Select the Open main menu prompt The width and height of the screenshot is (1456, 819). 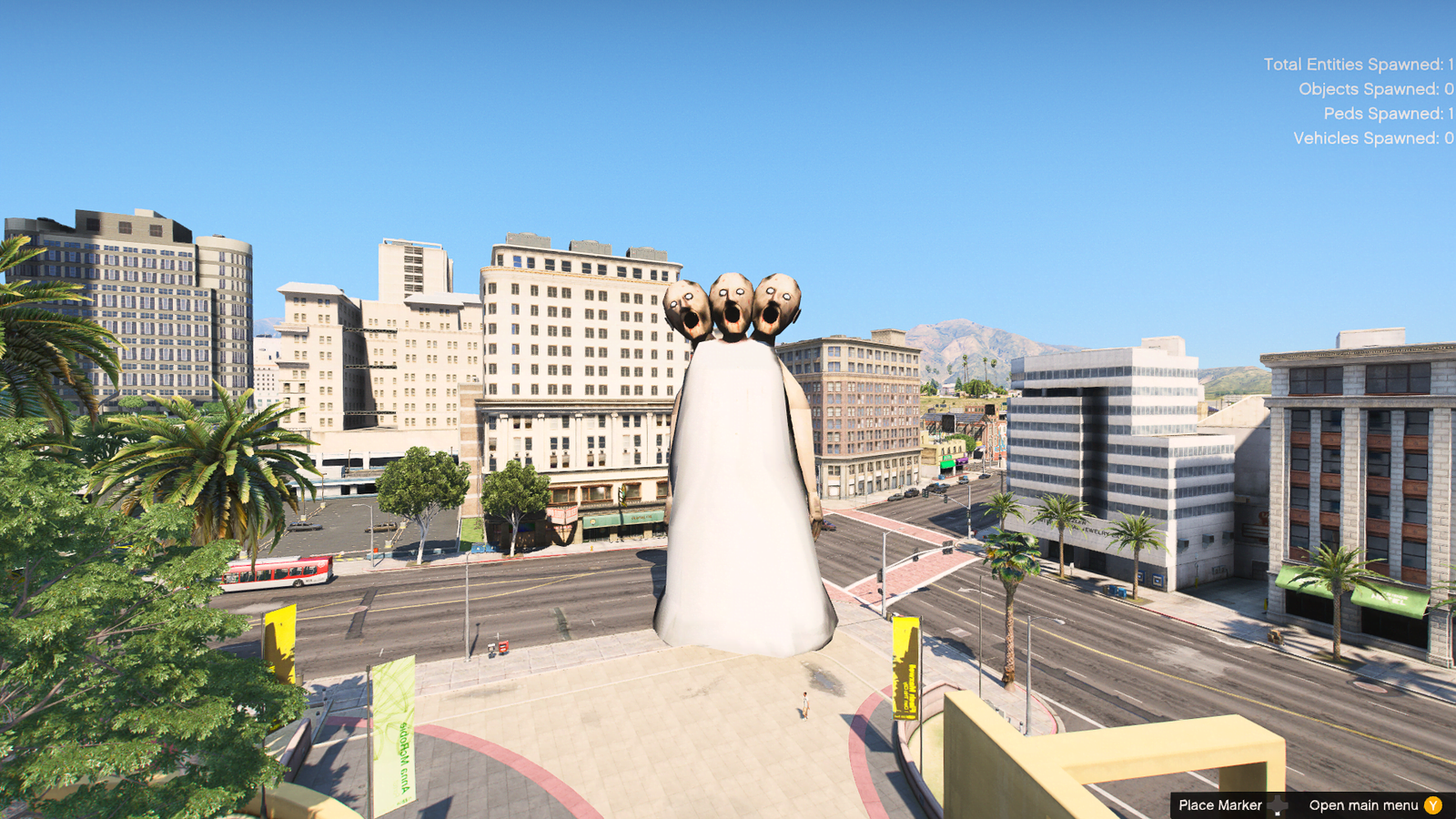pos(1361,804)
